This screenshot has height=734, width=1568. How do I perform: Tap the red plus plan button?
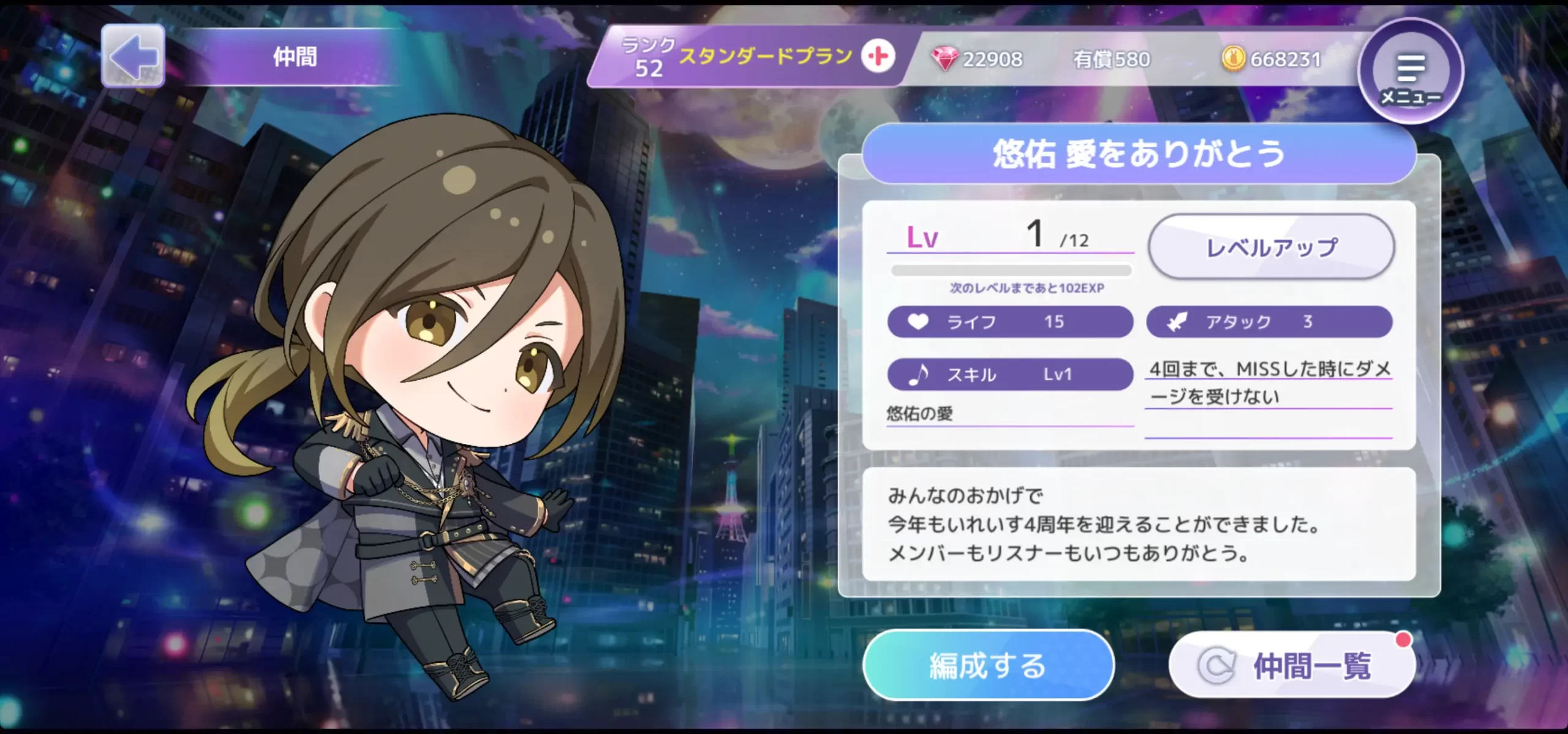pos(878,57)
